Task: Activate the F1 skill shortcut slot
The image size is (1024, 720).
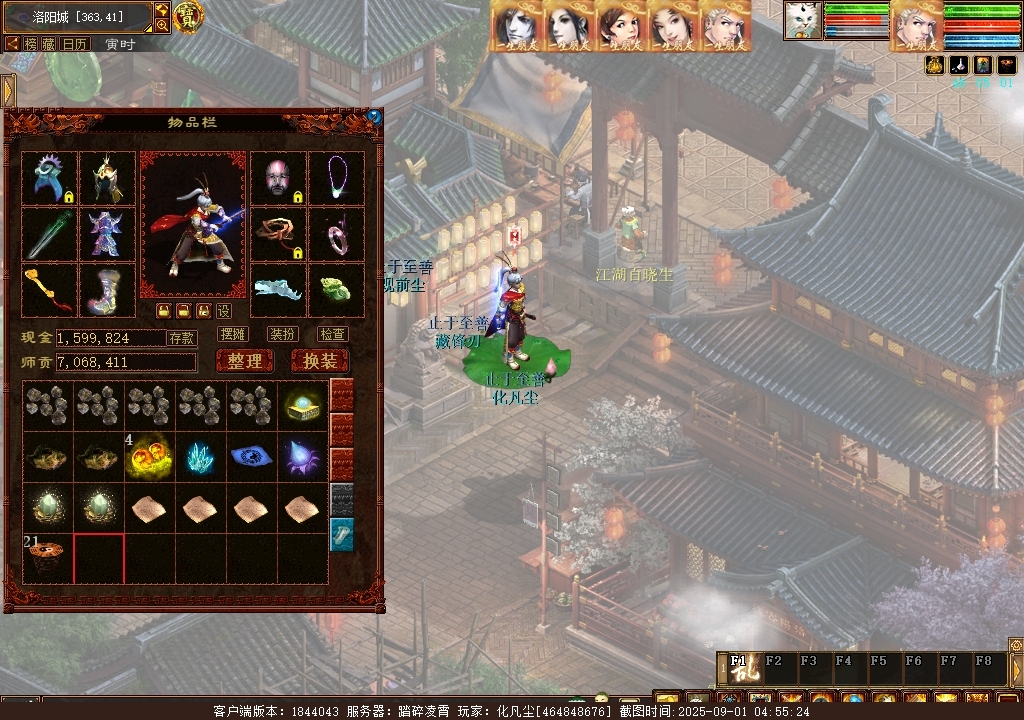Action: [x=741, y=668]
